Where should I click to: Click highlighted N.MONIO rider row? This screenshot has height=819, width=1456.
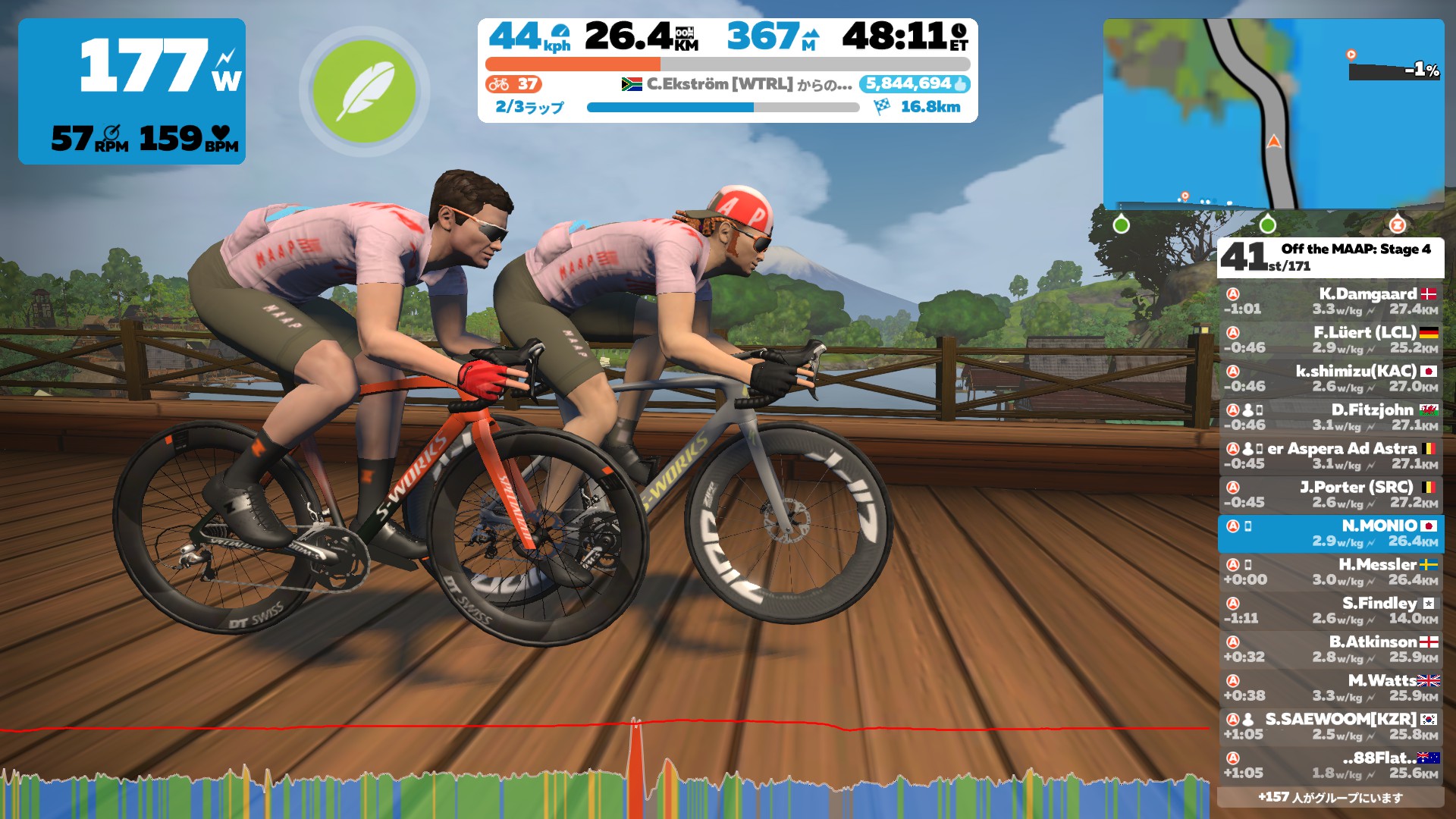point(1331,533)
